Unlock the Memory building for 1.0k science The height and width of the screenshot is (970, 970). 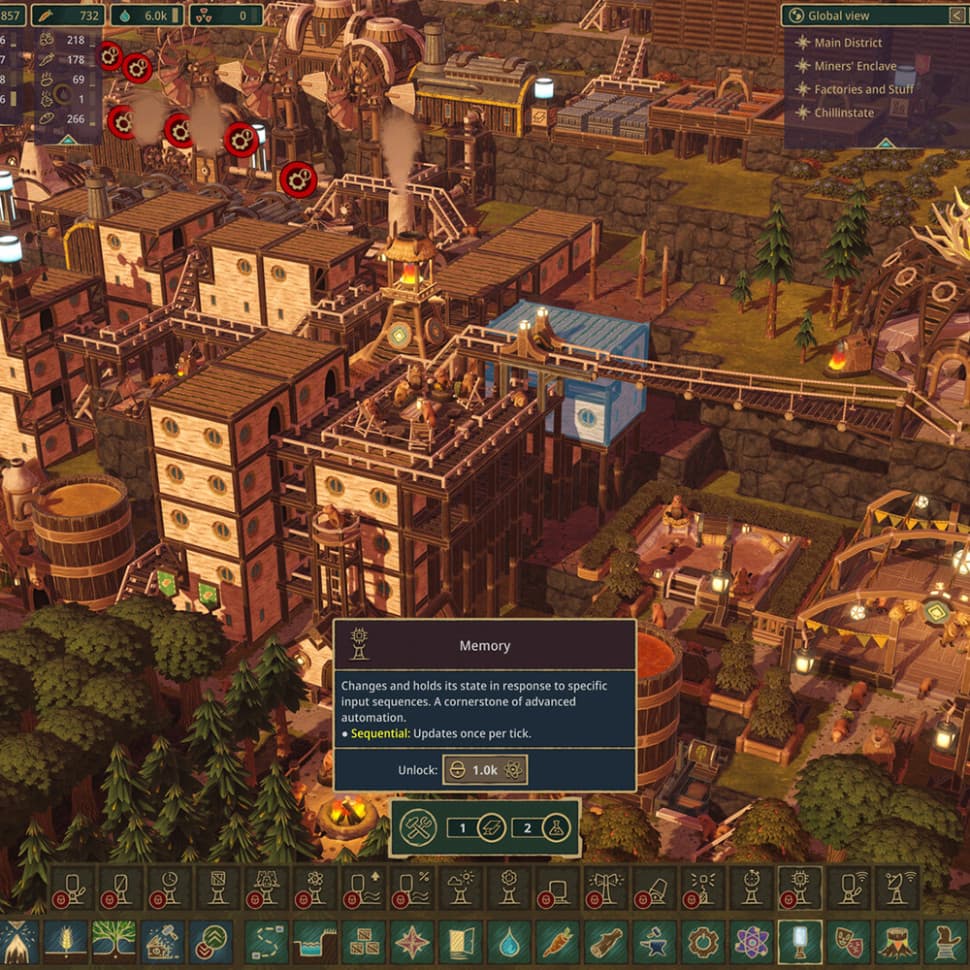coord(485,769)
